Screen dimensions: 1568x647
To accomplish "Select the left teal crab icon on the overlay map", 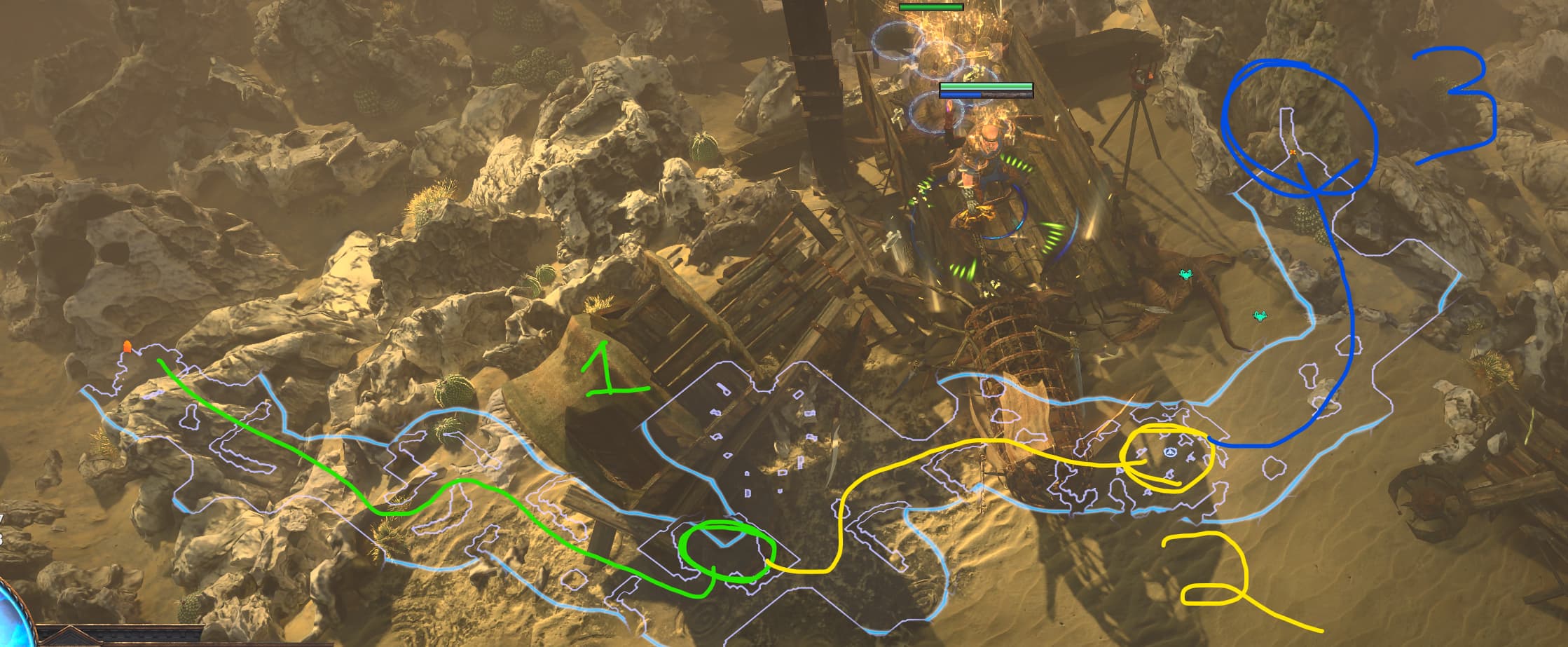I will [x=1186, y=275].
